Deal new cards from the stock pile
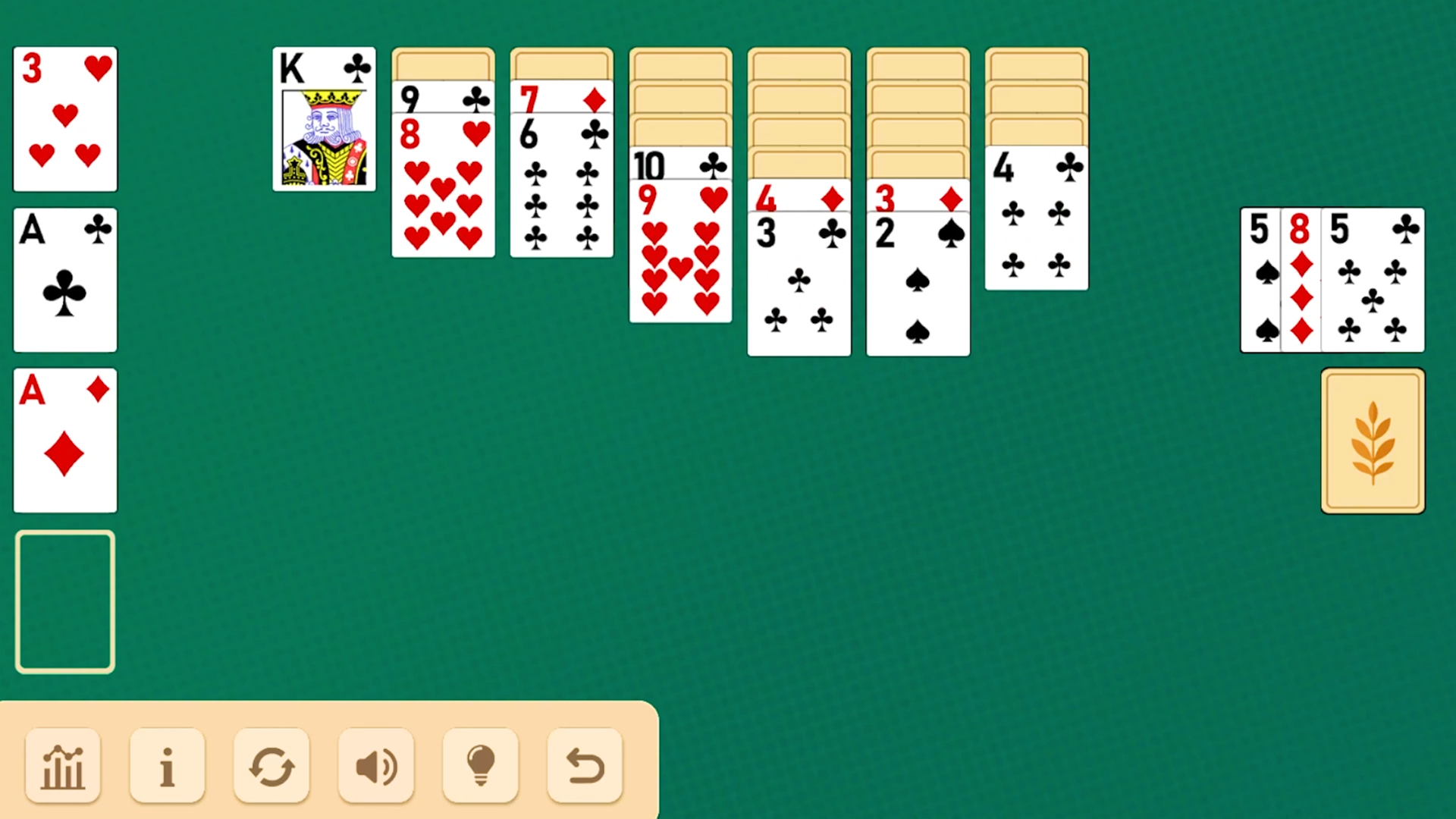This screenshot has width=1456, height=819. tap(1373, 440)
